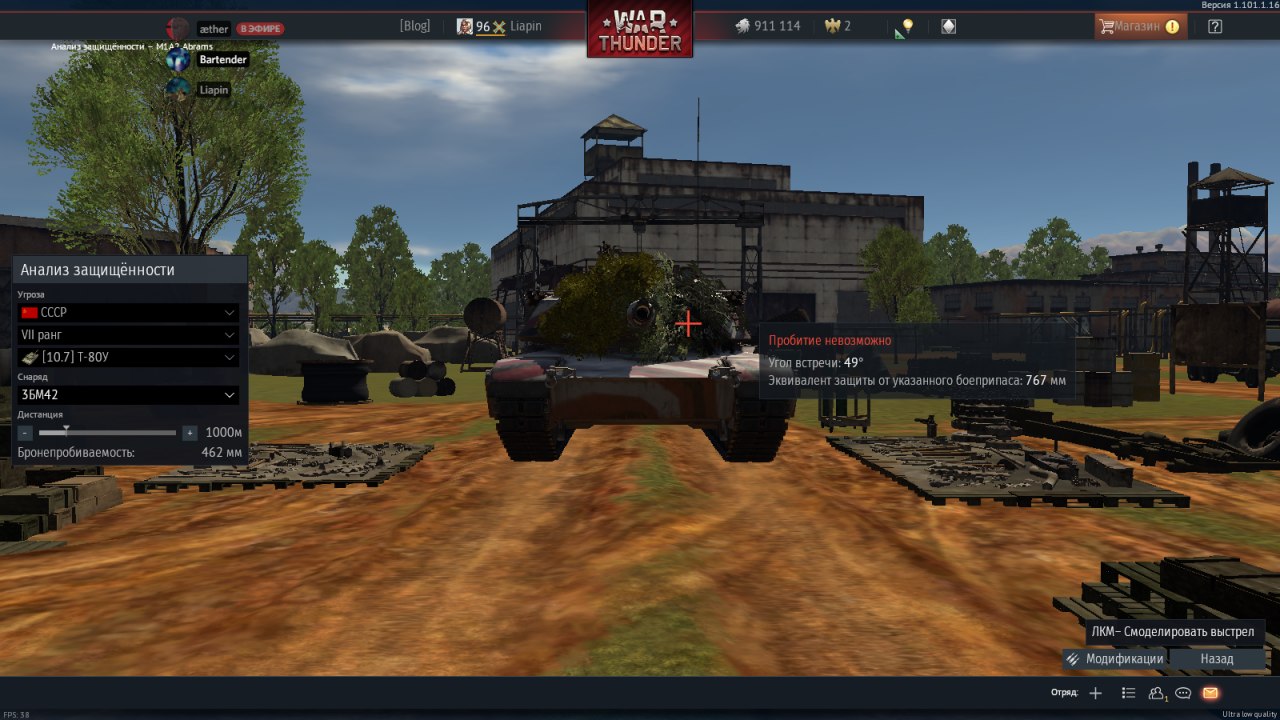This screenshot has width=1280, height=720.
Task: Add a squad member with the plus
Action: [x=1096, y=693]
